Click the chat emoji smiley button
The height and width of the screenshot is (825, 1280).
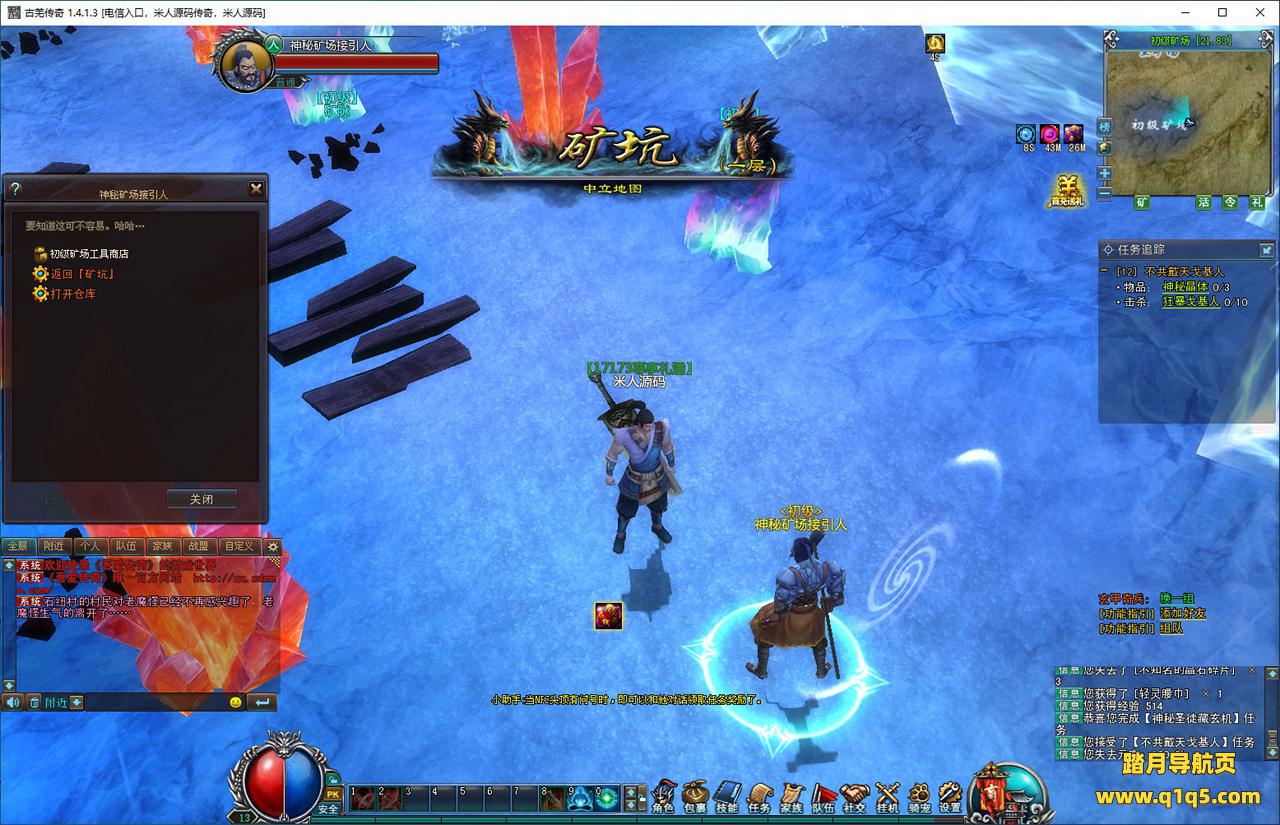(x=235, y=702)
